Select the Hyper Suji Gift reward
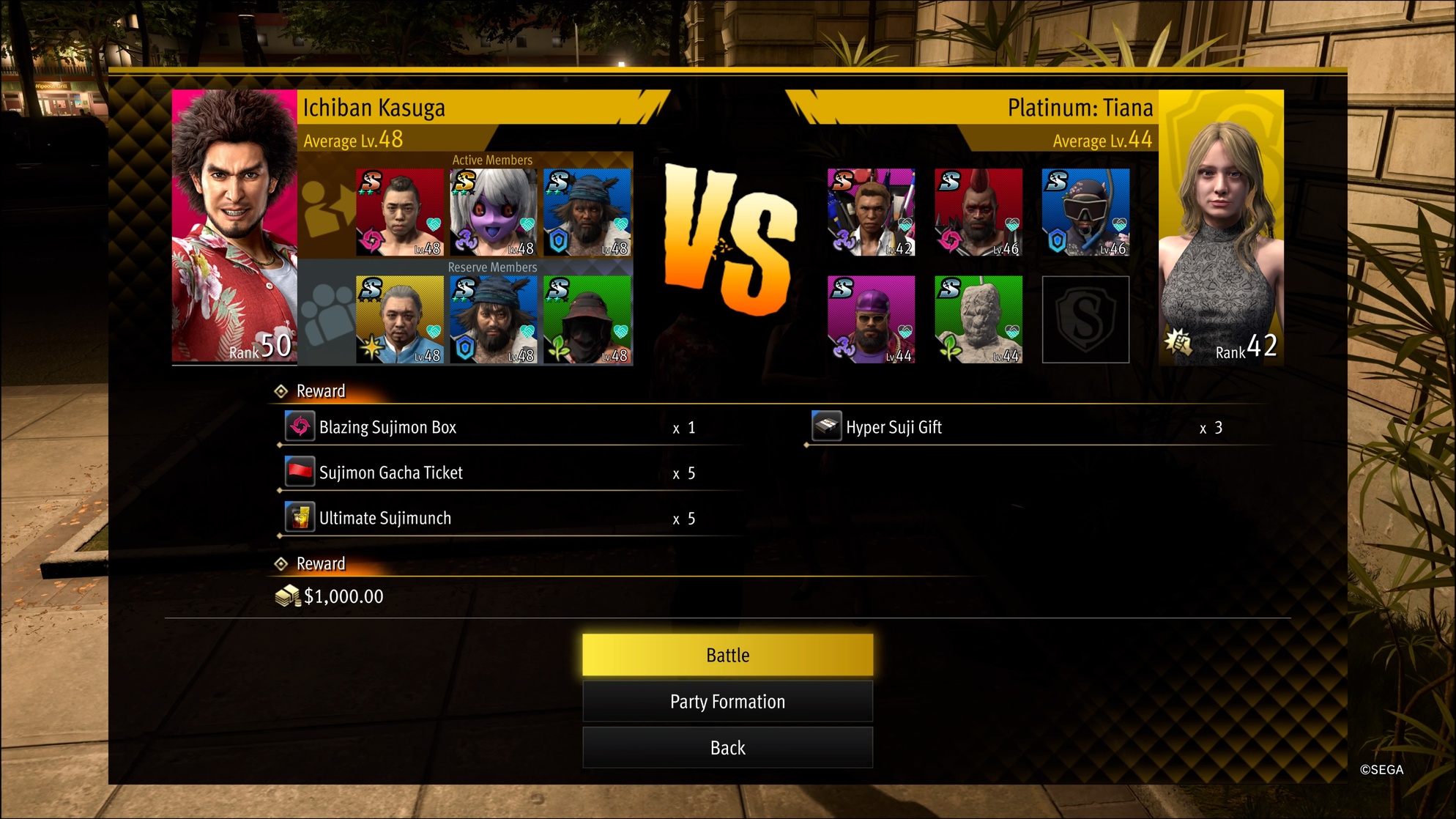Image resolution: width=1456 pixels, height=819 pixels. pos(894,428)
